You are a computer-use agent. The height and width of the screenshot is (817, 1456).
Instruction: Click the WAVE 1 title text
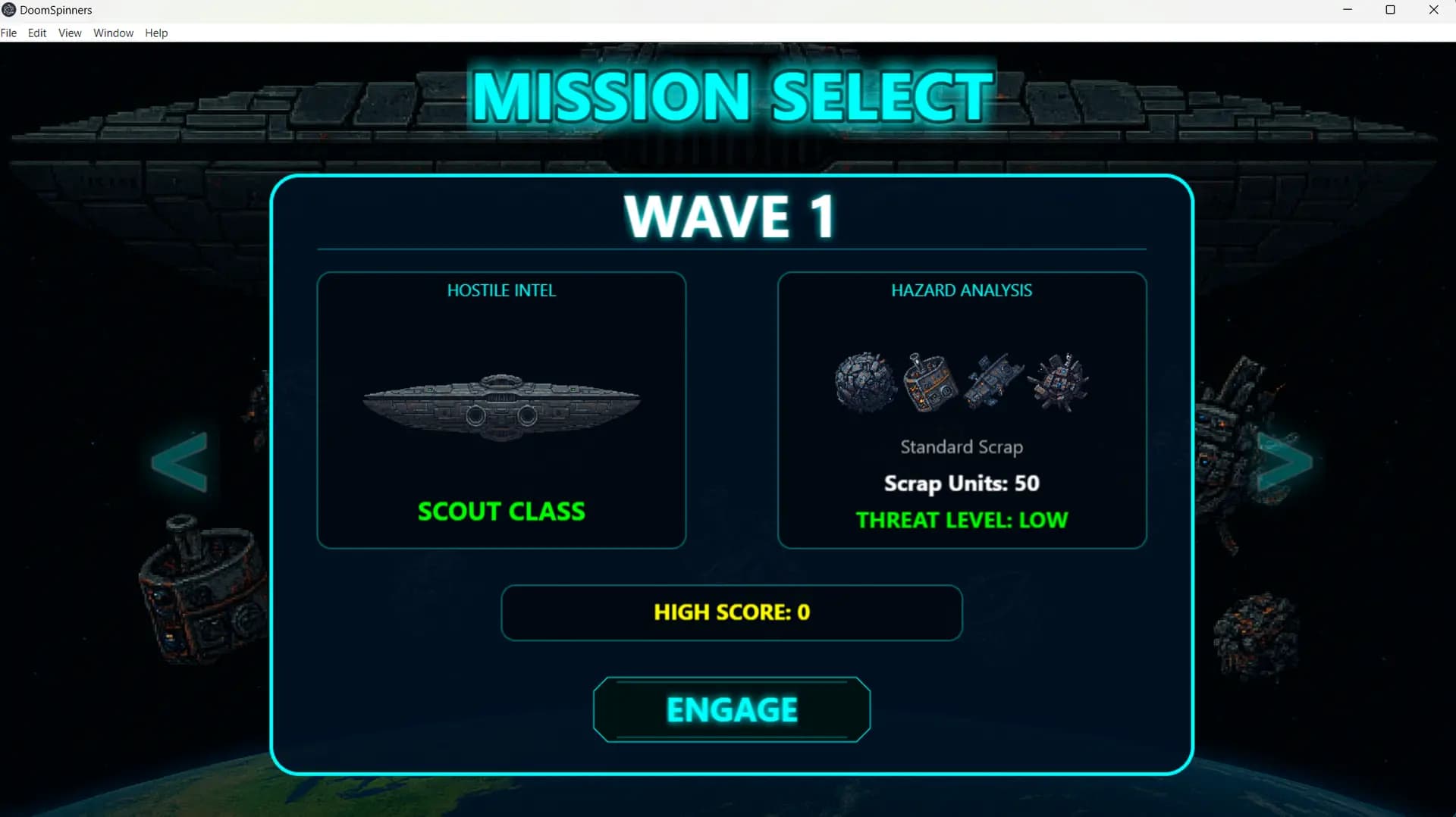(730, 217)
